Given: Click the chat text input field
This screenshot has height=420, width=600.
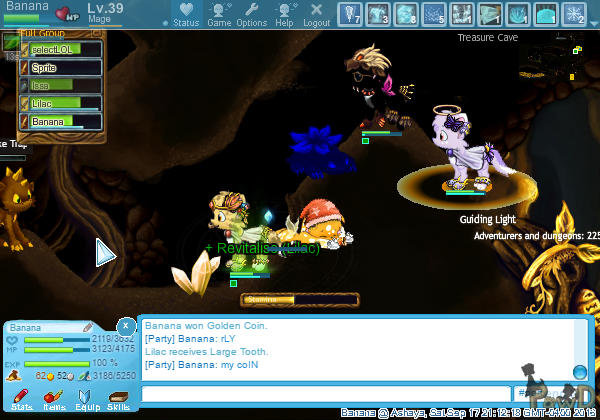Looking at the screenshot, I should [325, 395].
